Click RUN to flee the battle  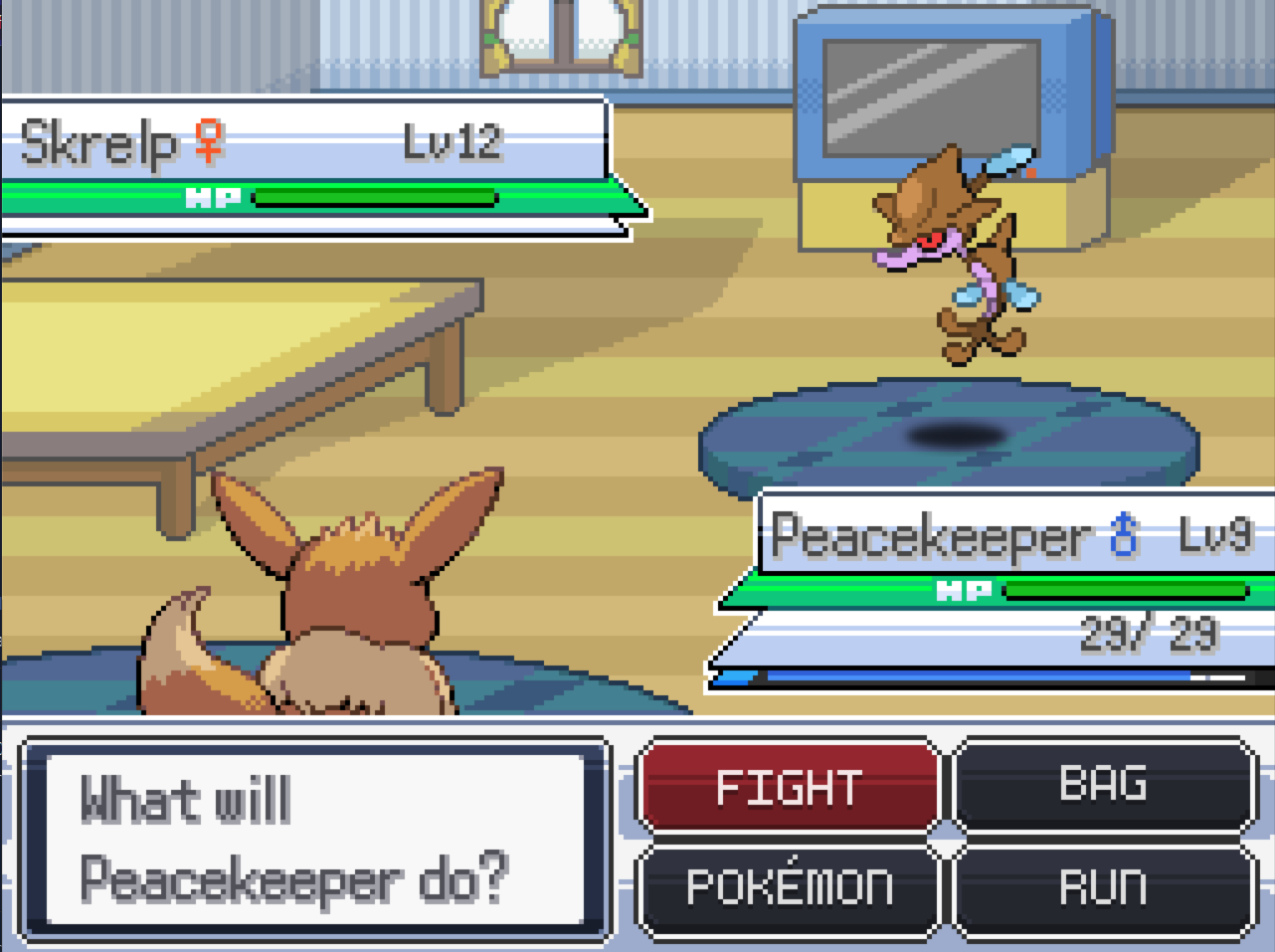(x=1103, y=888)
